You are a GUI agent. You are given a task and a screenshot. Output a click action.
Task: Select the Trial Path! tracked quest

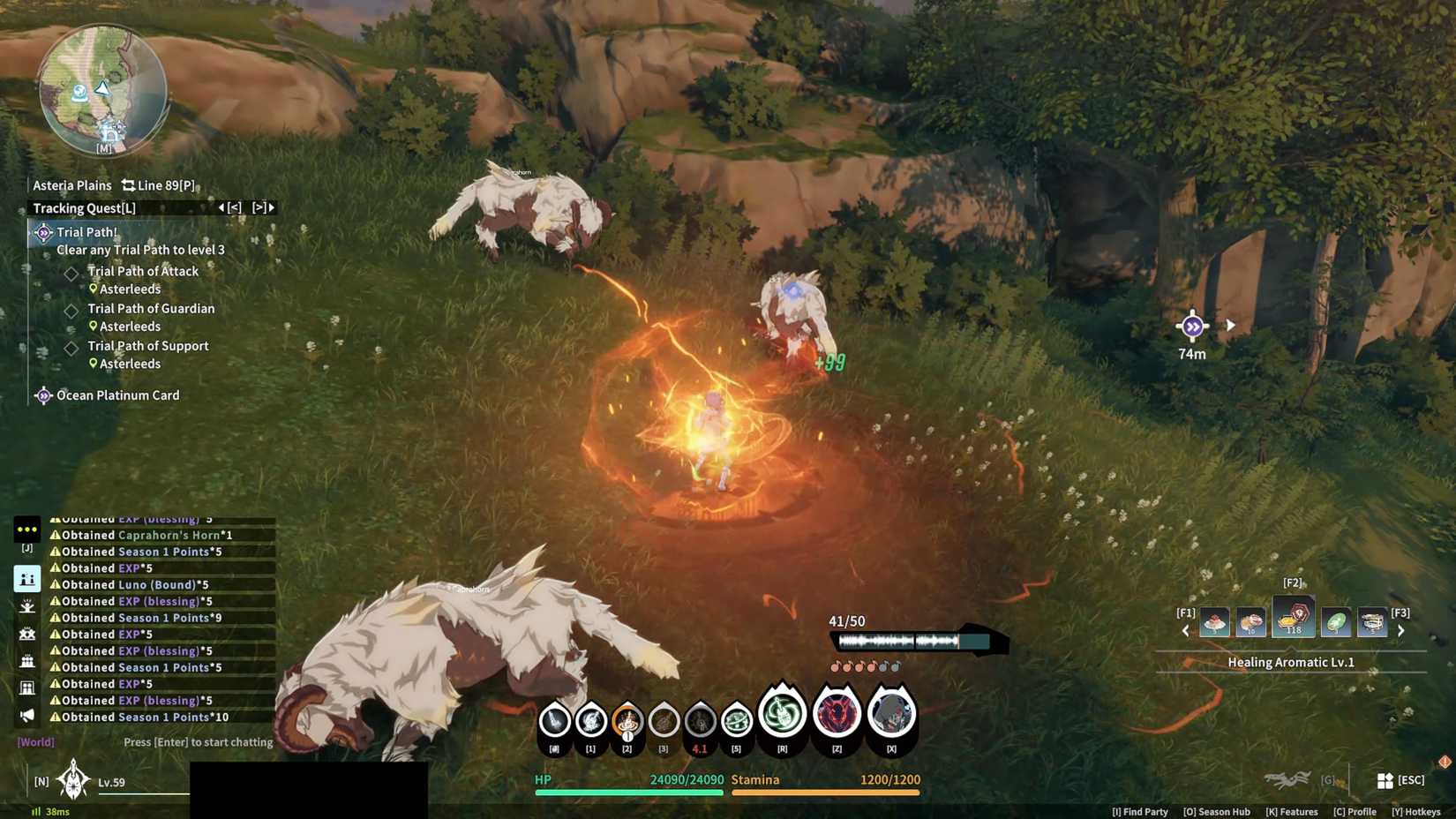pyautogui.click(x=86, y=232)
